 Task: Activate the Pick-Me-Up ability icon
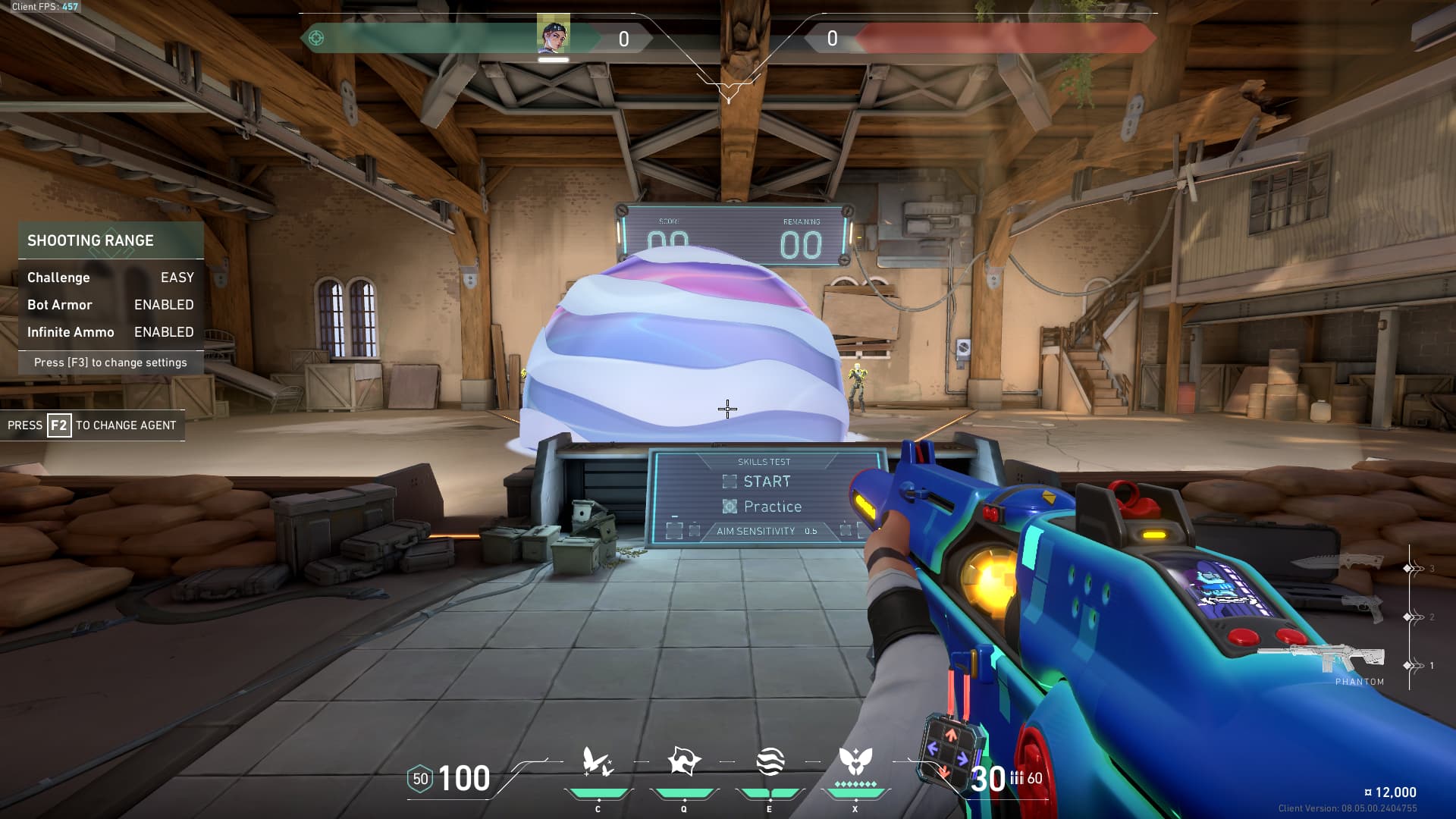[598, 762]
